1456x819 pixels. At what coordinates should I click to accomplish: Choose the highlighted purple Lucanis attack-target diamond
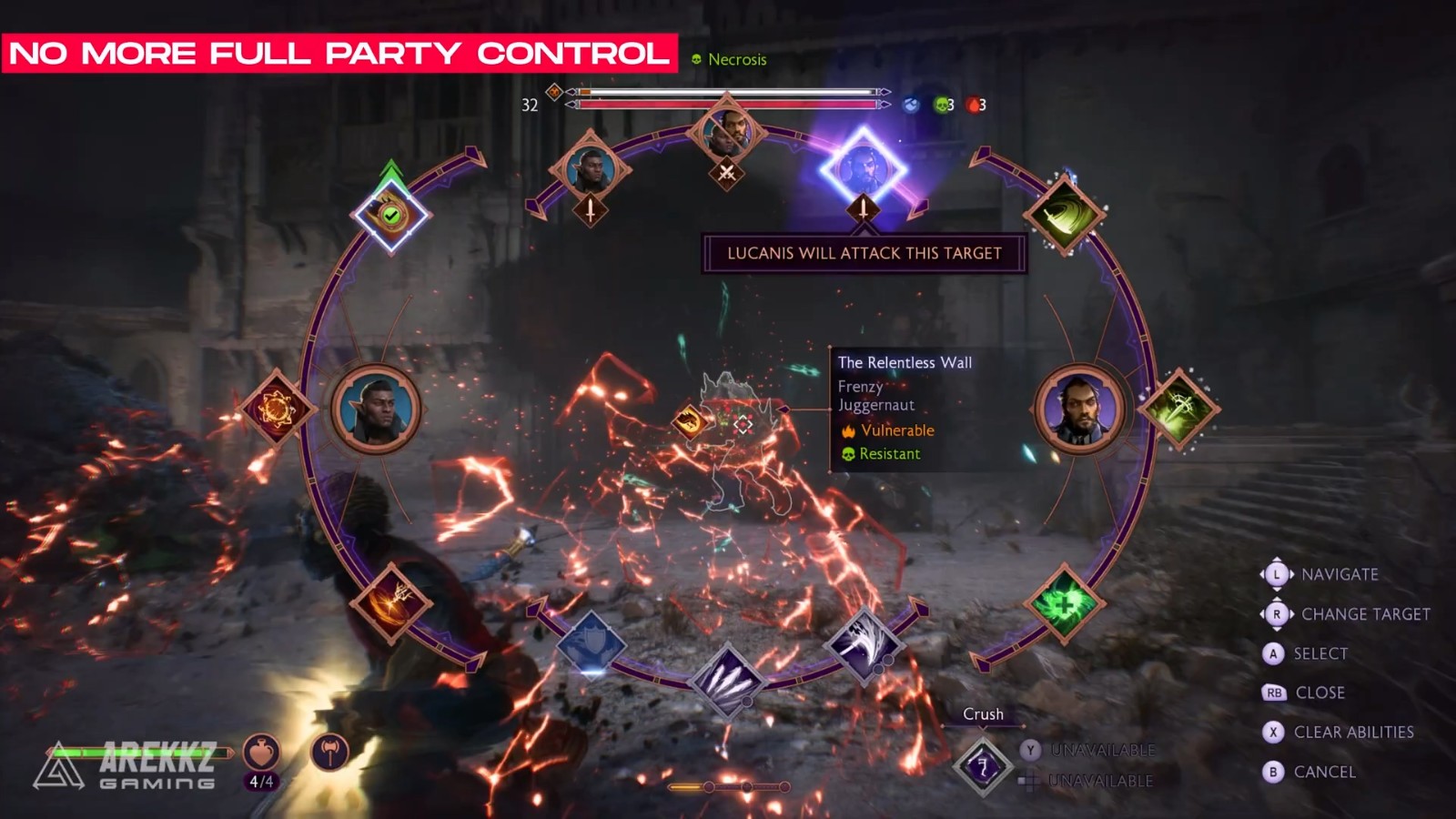coord(863,169)
